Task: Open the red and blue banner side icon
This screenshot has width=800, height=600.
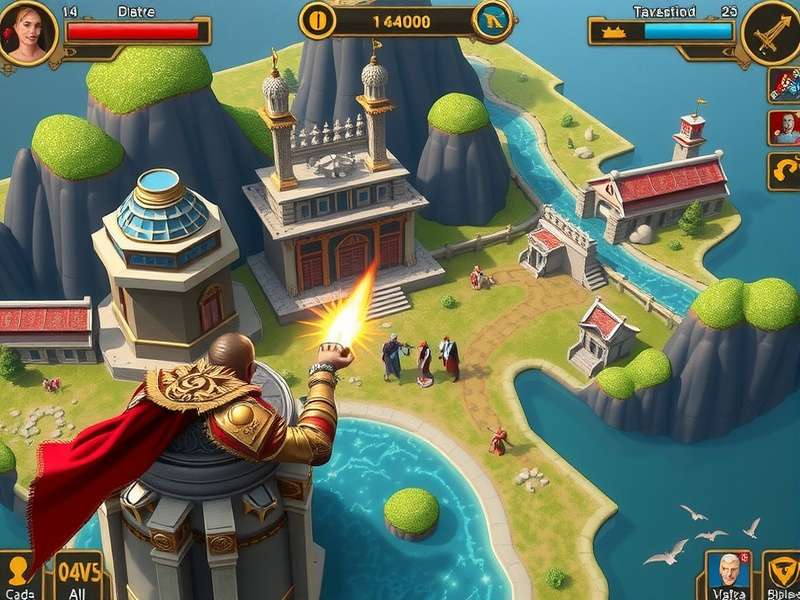Action: [784, 84]
